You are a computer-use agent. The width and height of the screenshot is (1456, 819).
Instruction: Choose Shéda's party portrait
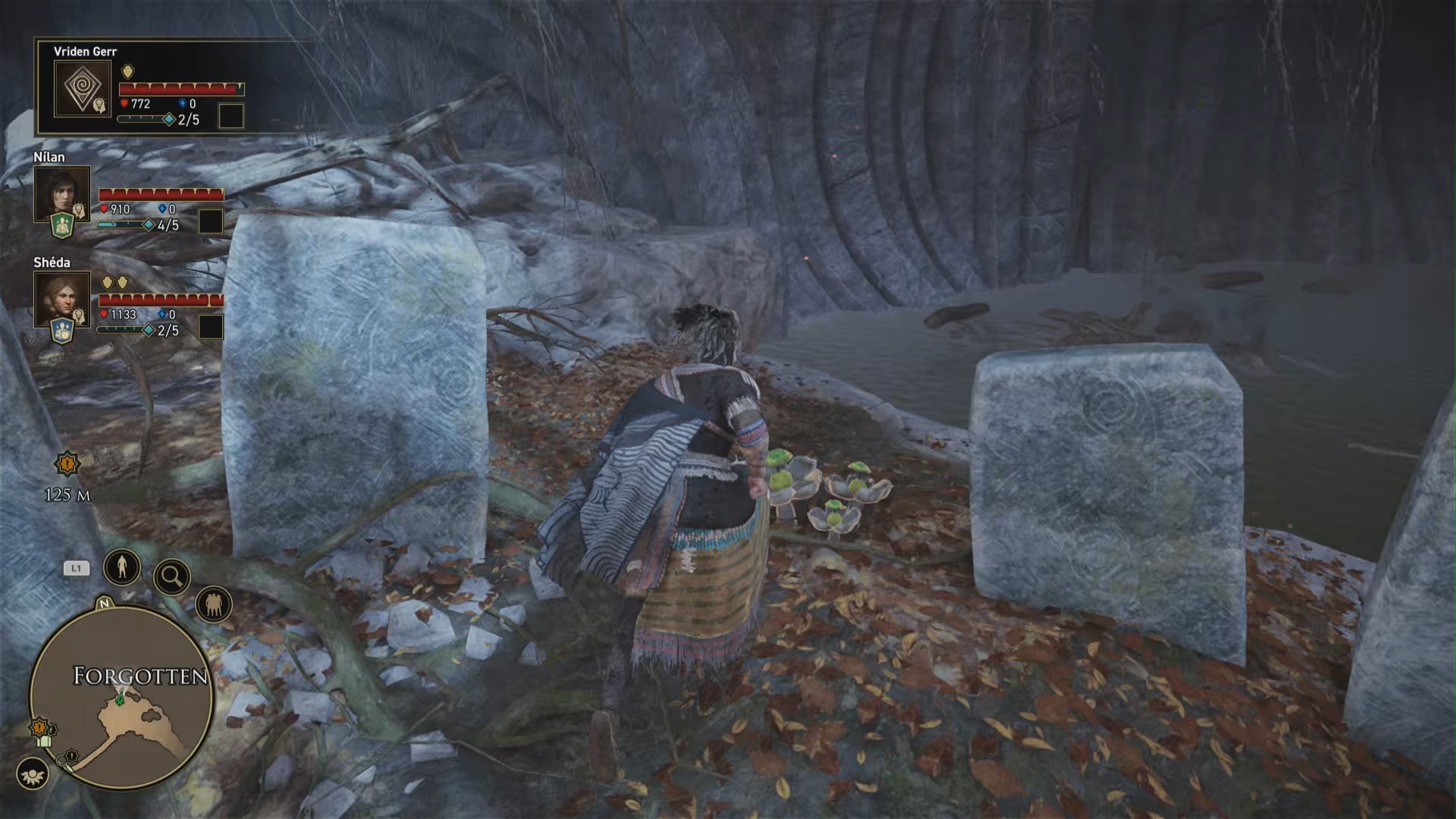61,298
